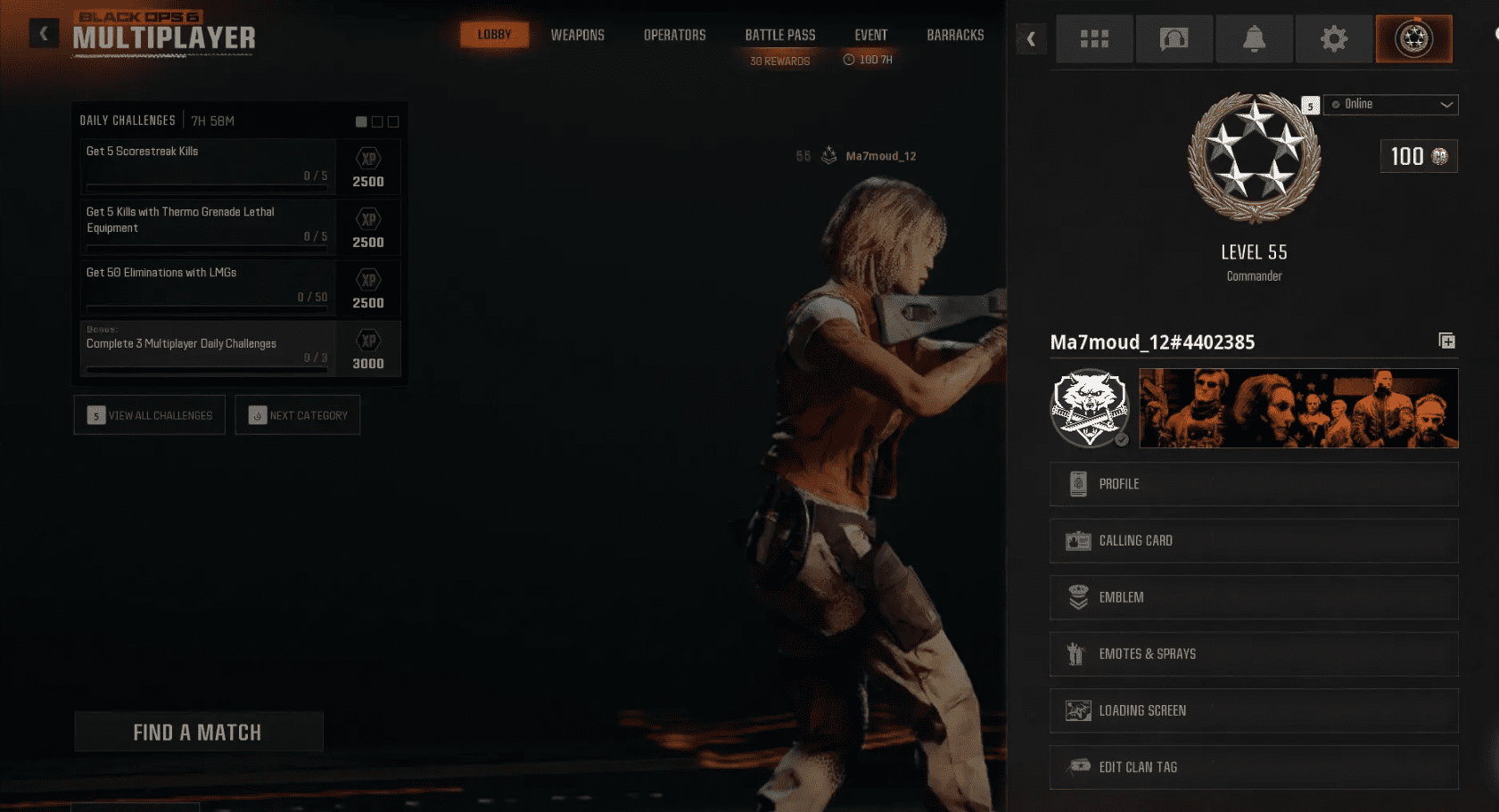Select the voice chat headset icon
This screenshot has height=812, width=1499.
click(1174, 38)
